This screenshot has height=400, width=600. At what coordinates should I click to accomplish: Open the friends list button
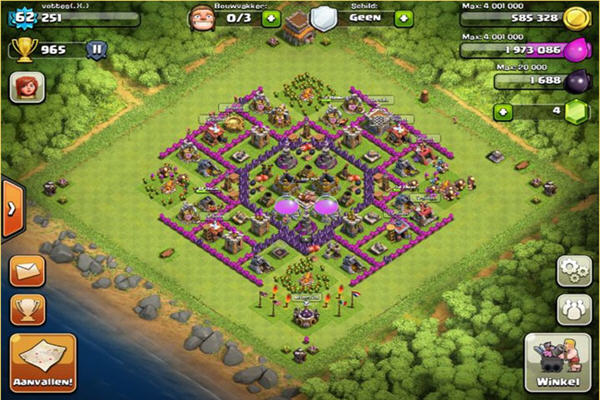(x=574, y=308)
